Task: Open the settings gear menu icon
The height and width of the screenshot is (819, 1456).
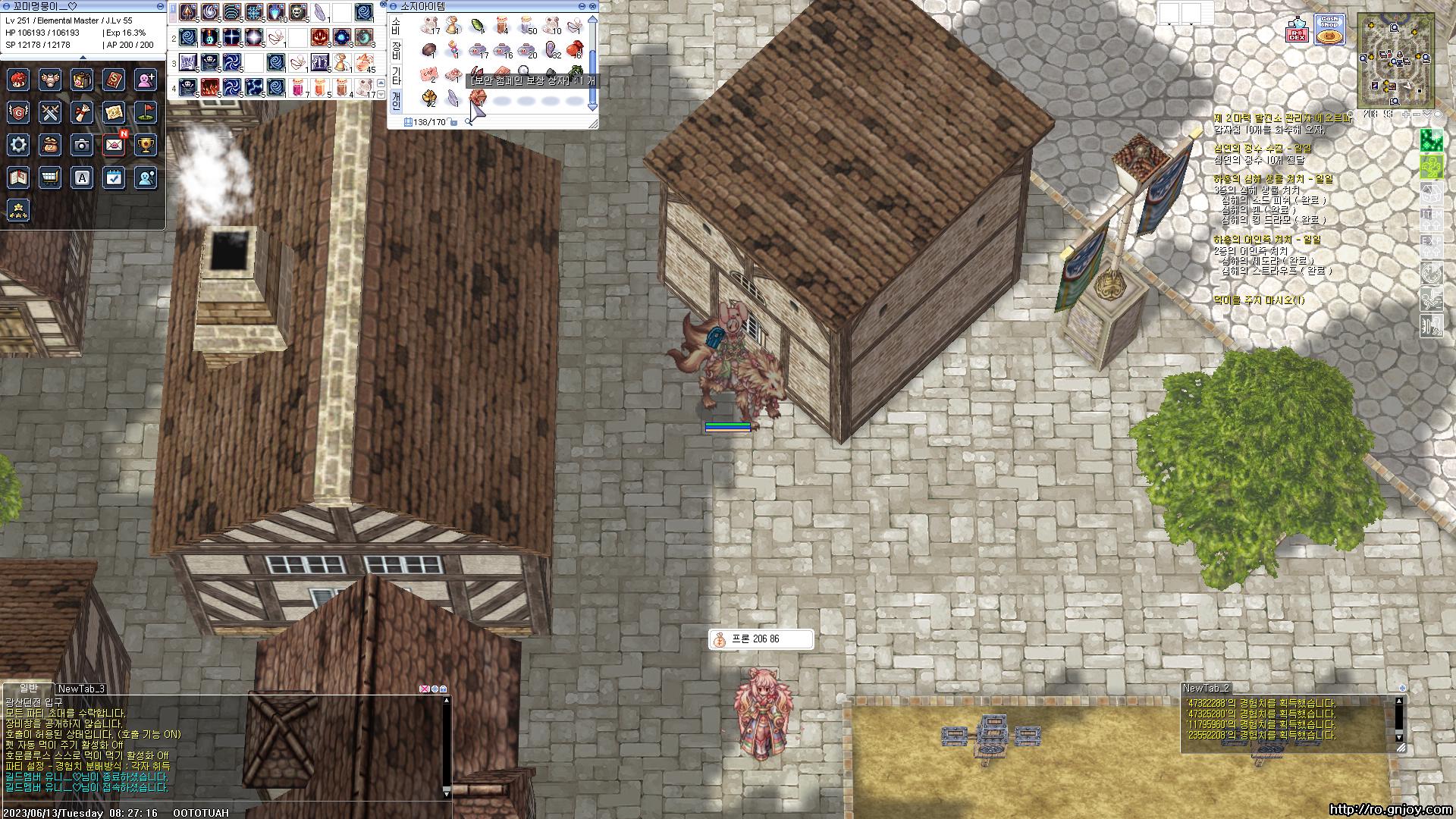Action: tap(19, 145)
